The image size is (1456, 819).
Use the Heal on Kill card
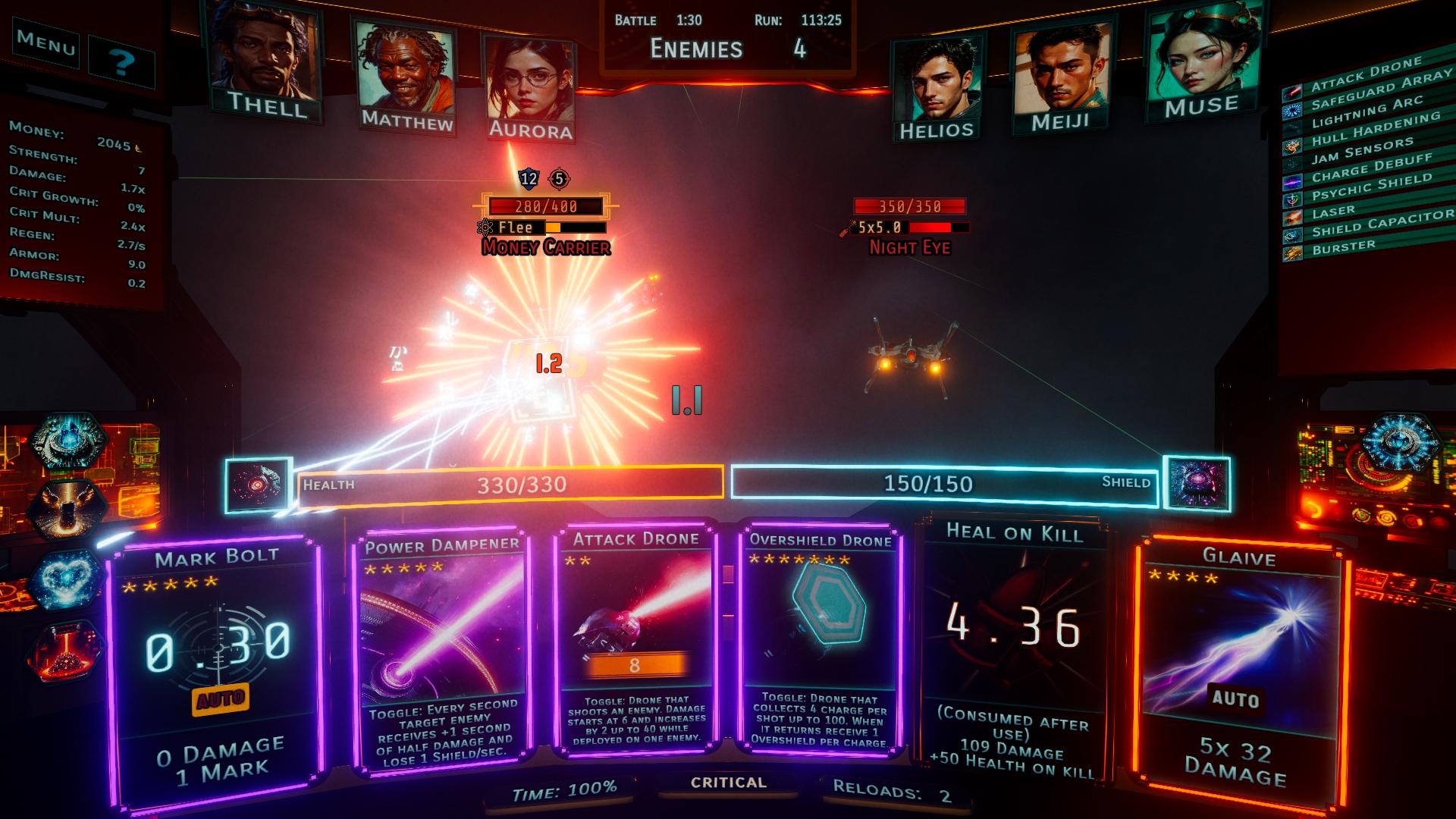coord(1013,652)
